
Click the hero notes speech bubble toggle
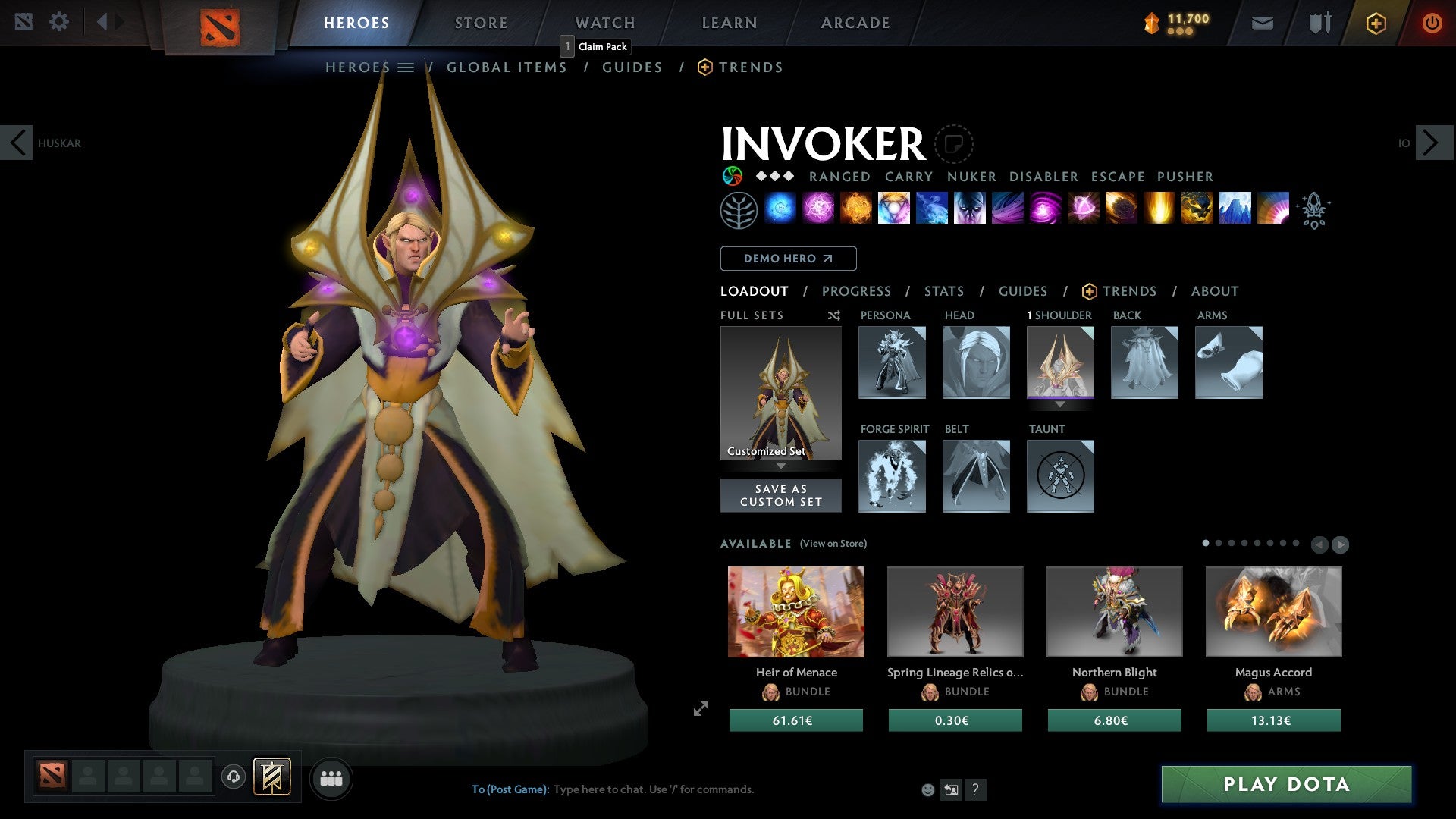pos(955,144)
